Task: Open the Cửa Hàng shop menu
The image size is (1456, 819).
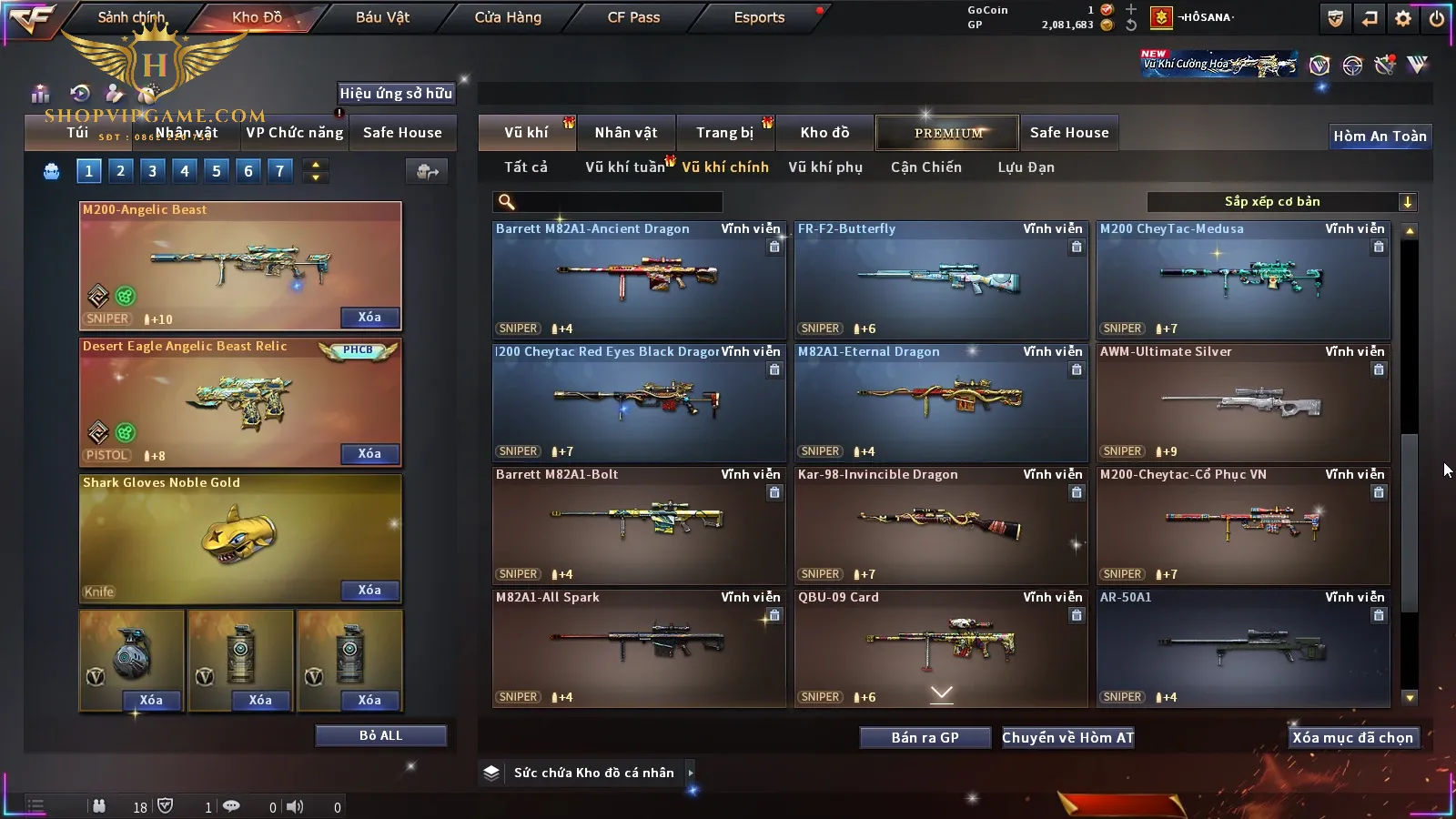Action: [x=508, y=17]
